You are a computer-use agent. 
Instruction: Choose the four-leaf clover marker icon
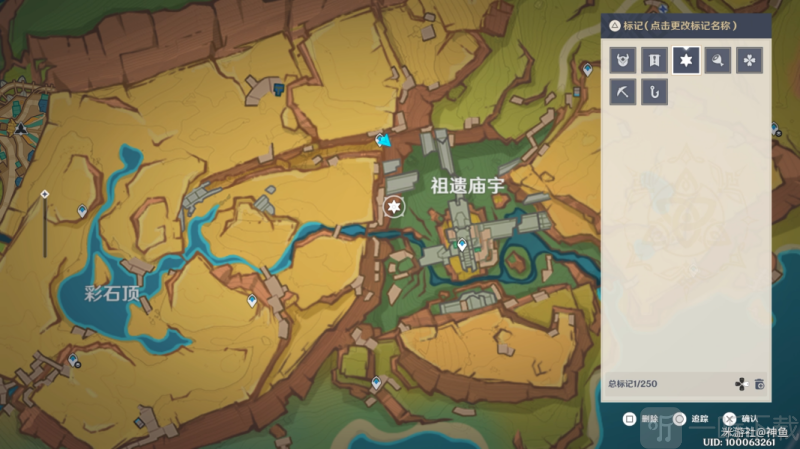pos(749,61)
